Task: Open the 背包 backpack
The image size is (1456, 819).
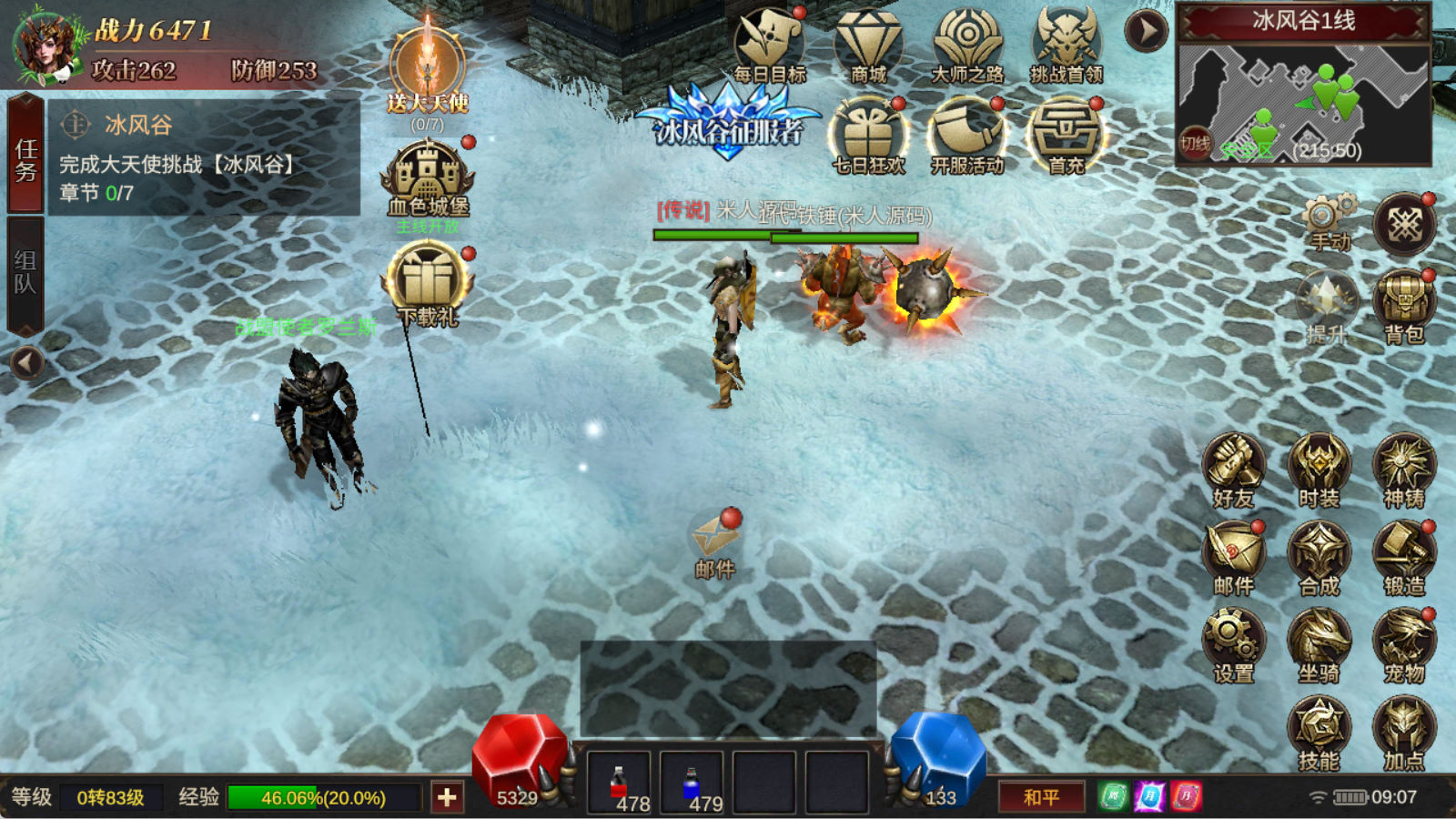Action: click(x=1403, y=305)
